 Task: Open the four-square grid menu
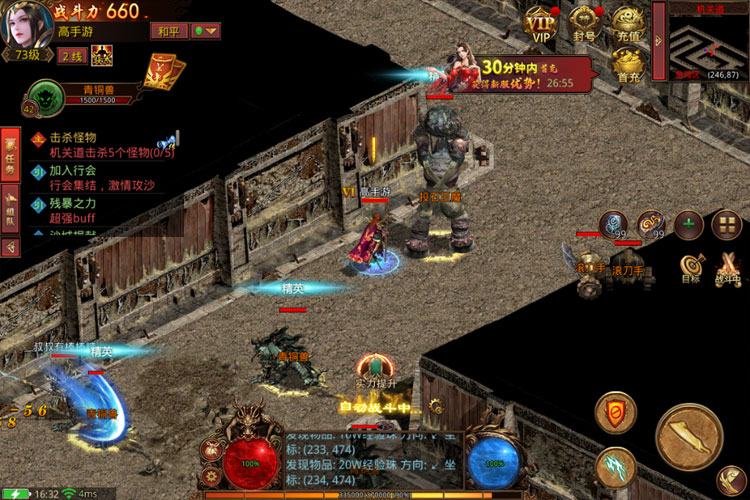[725, 225]
